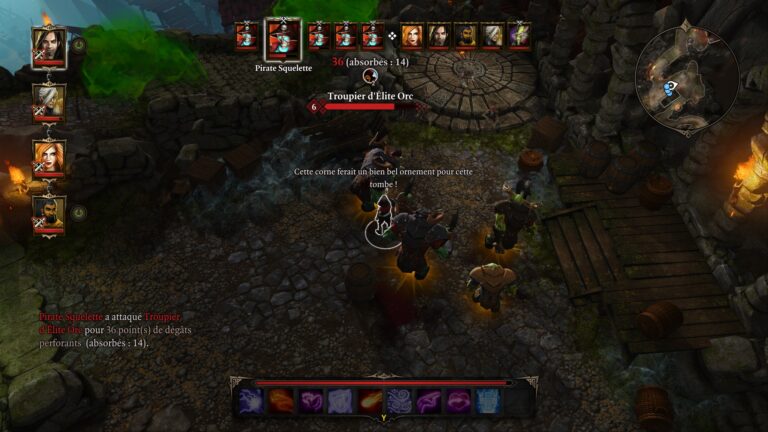This screenshot has width=768, height=432.
Task: Pick the white-haired character in turn order
Action: coord(492,35)
